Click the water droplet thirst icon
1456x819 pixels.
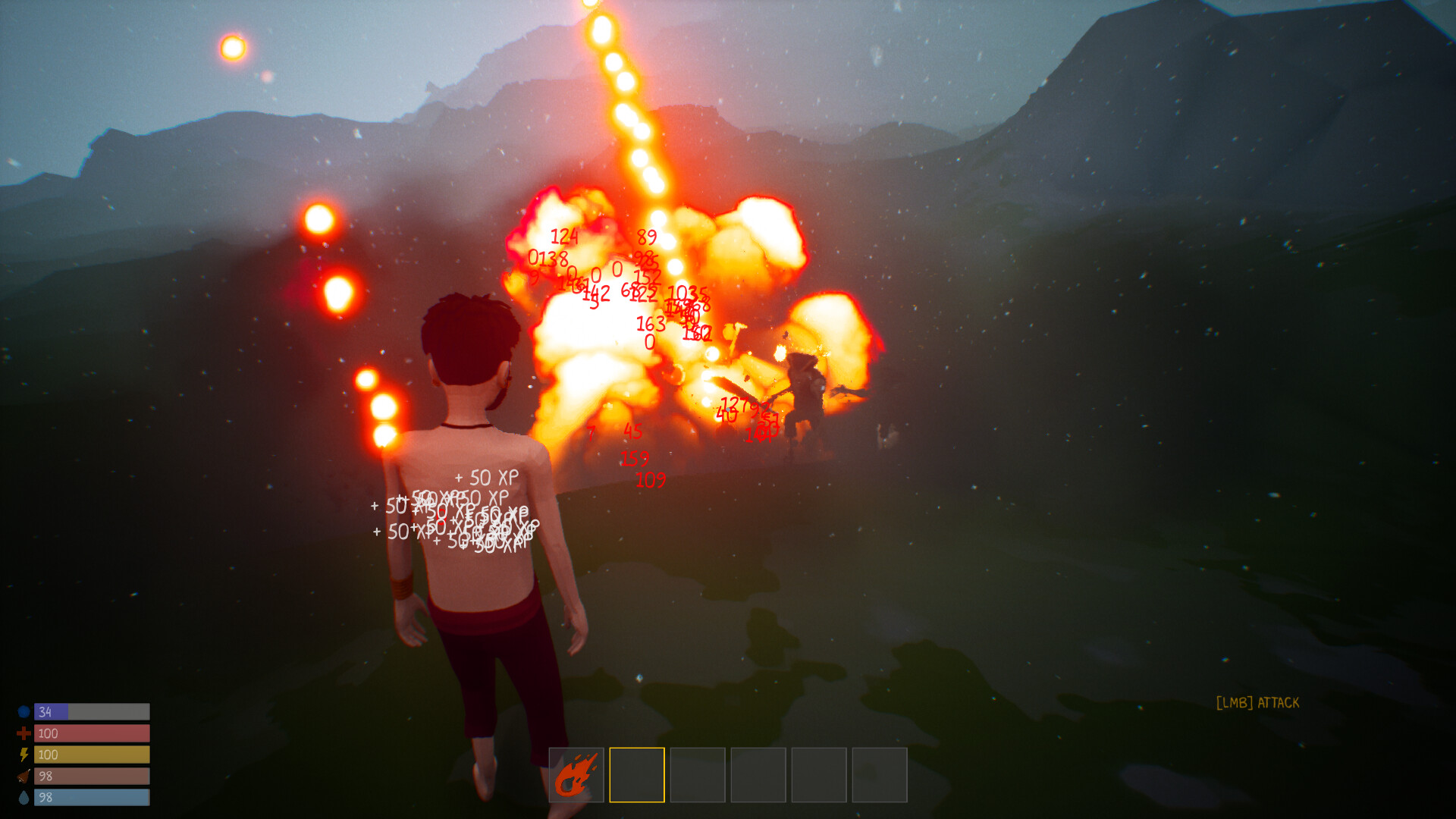(x=25, y=797)
